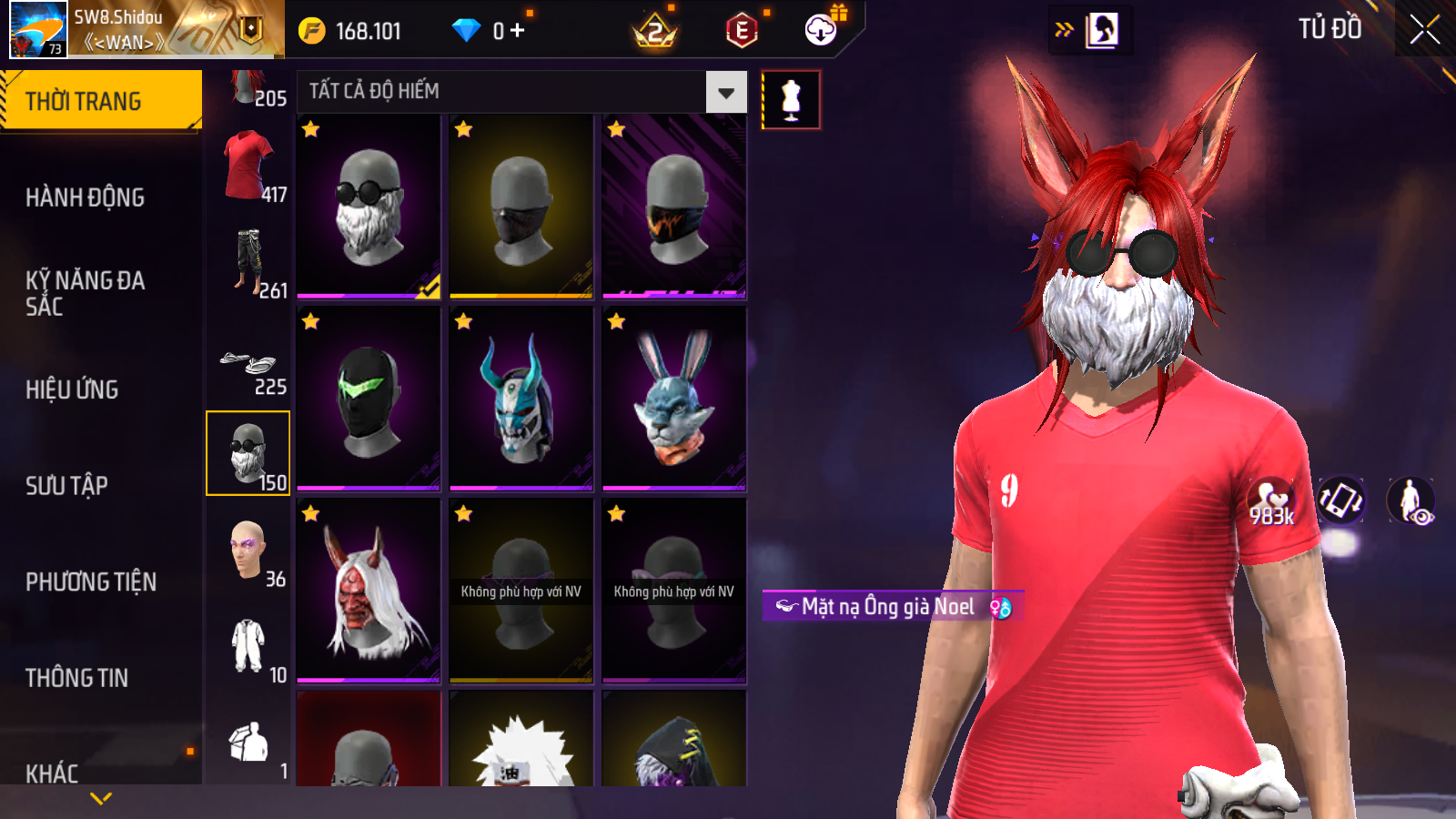Switch to the Hành Động tab
Image resolution: width=1456 pixels, height=819 pixels.
click(86, 197)
